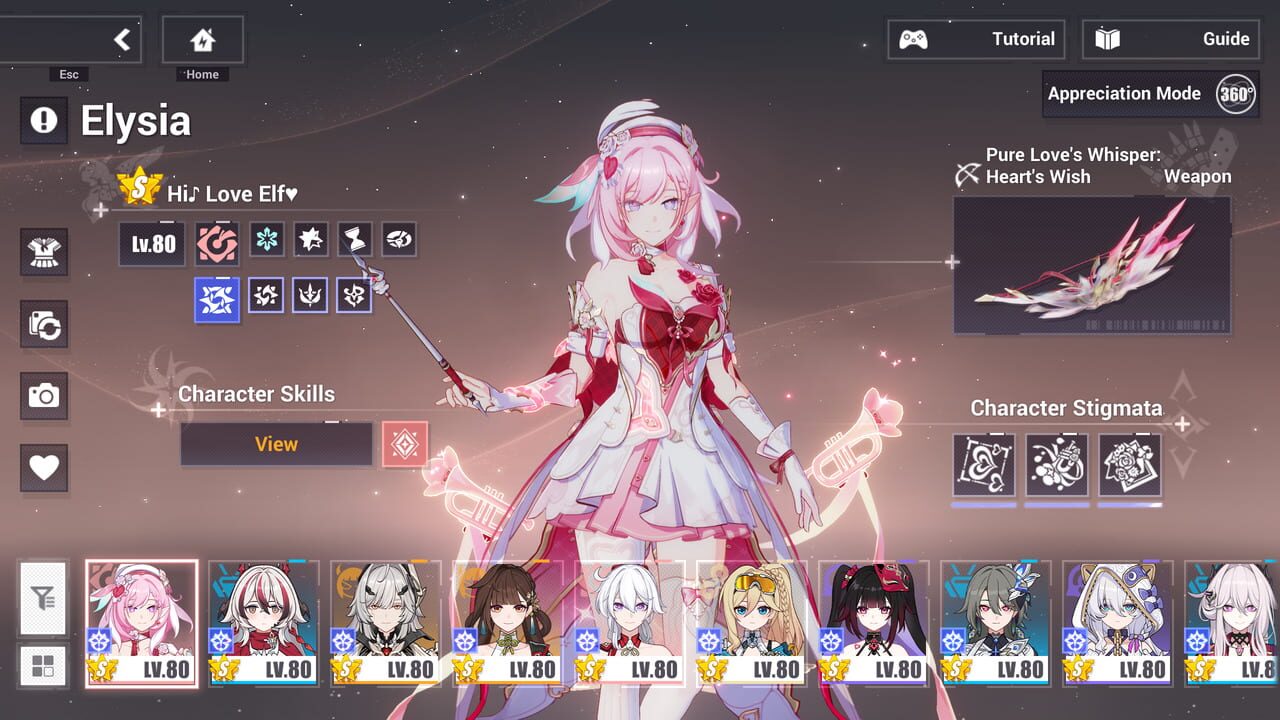Click the cyan snowflake skill icon
1280x720 pixels.
266,239
